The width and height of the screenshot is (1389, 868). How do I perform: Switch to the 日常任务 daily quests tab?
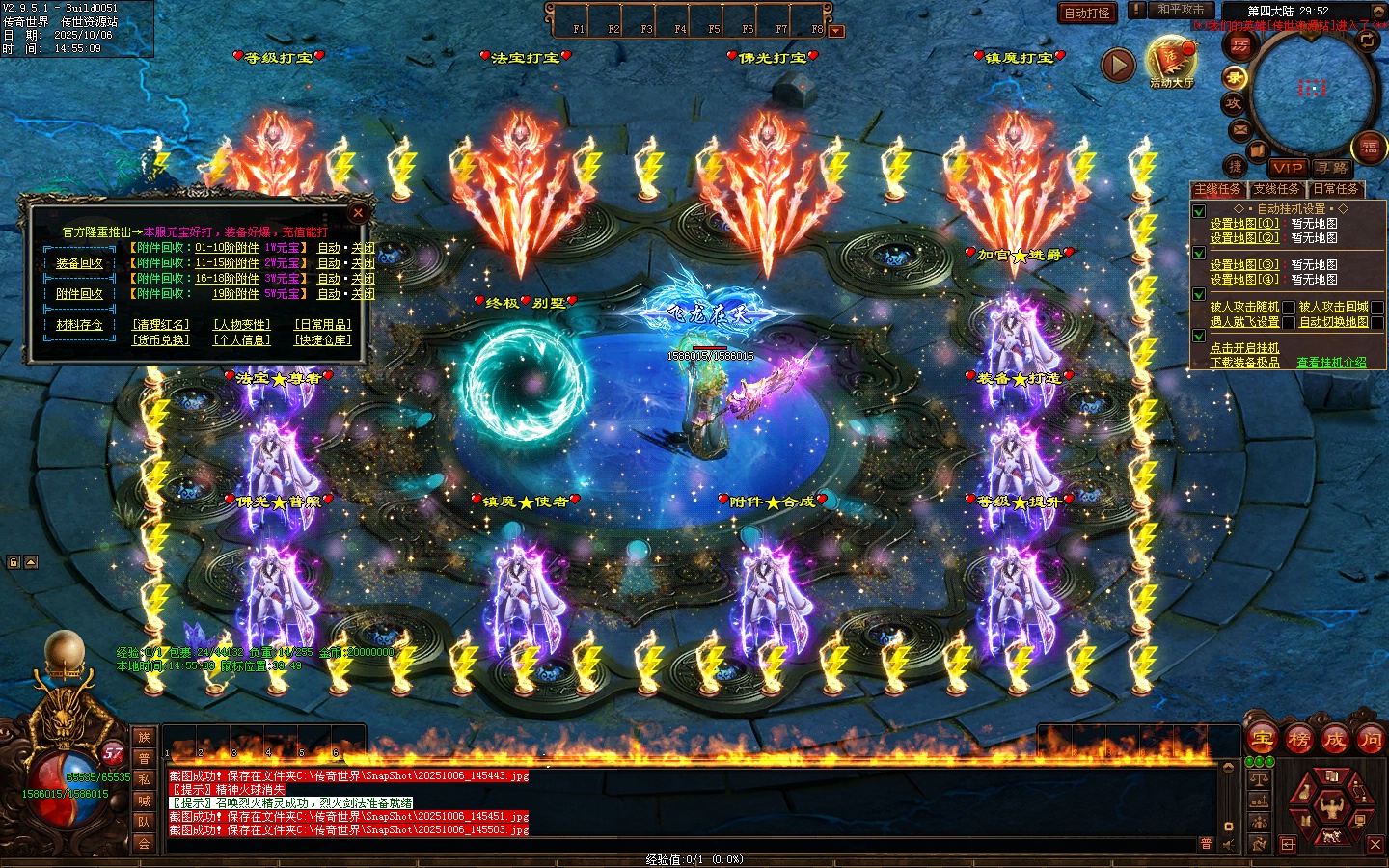pyautogui.click(x=1335, y=189)
